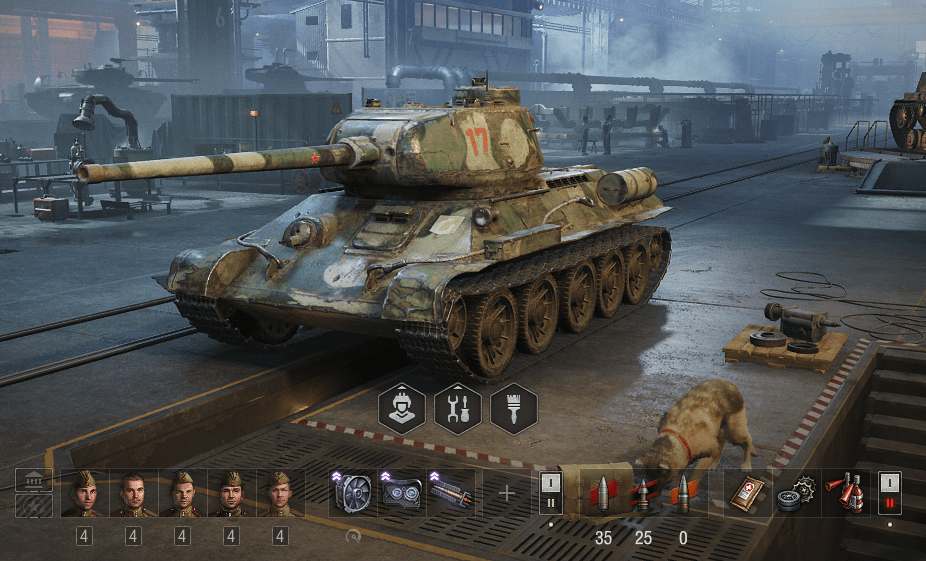This screenshot has height=561, width=926.
Task: Select the shell type with 25 rounds
Action: coord(643,493)
